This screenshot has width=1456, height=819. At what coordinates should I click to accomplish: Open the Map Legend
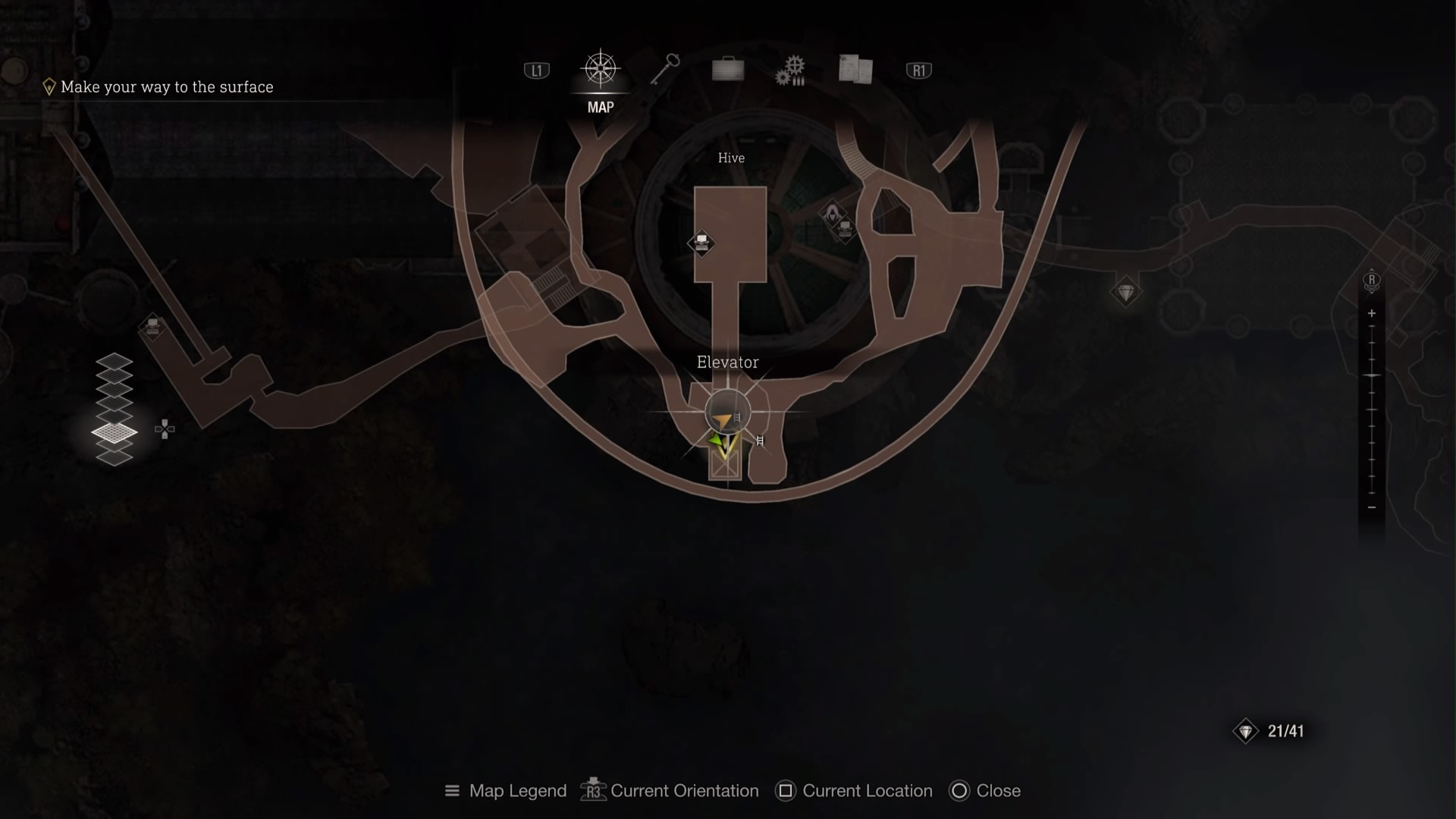click(505, 791)
